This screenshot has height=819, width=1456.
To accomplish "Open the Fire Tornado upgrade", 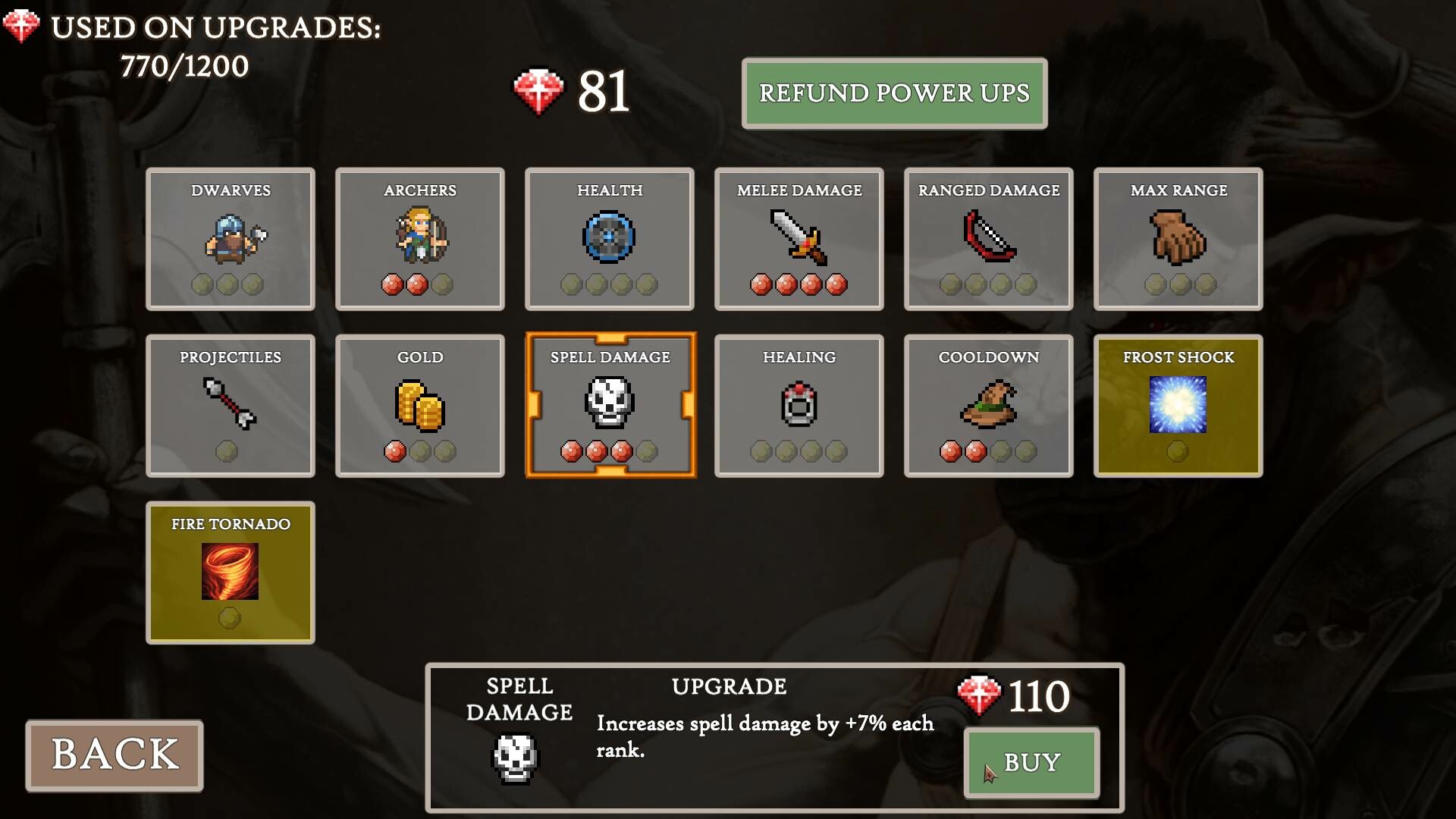I will coord(230,573).
